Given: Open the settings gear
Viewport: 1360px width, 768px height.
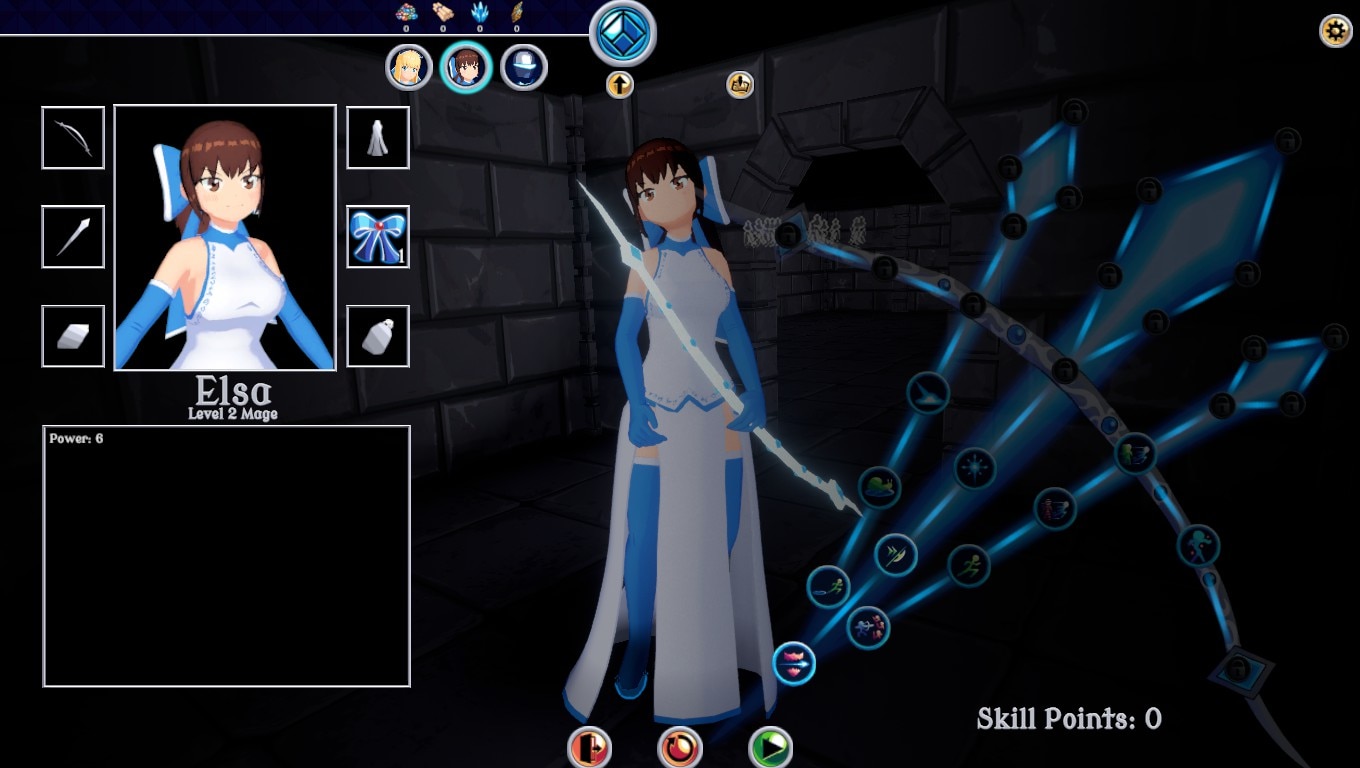Looking at the screenshot, I should click(1336, 31).
